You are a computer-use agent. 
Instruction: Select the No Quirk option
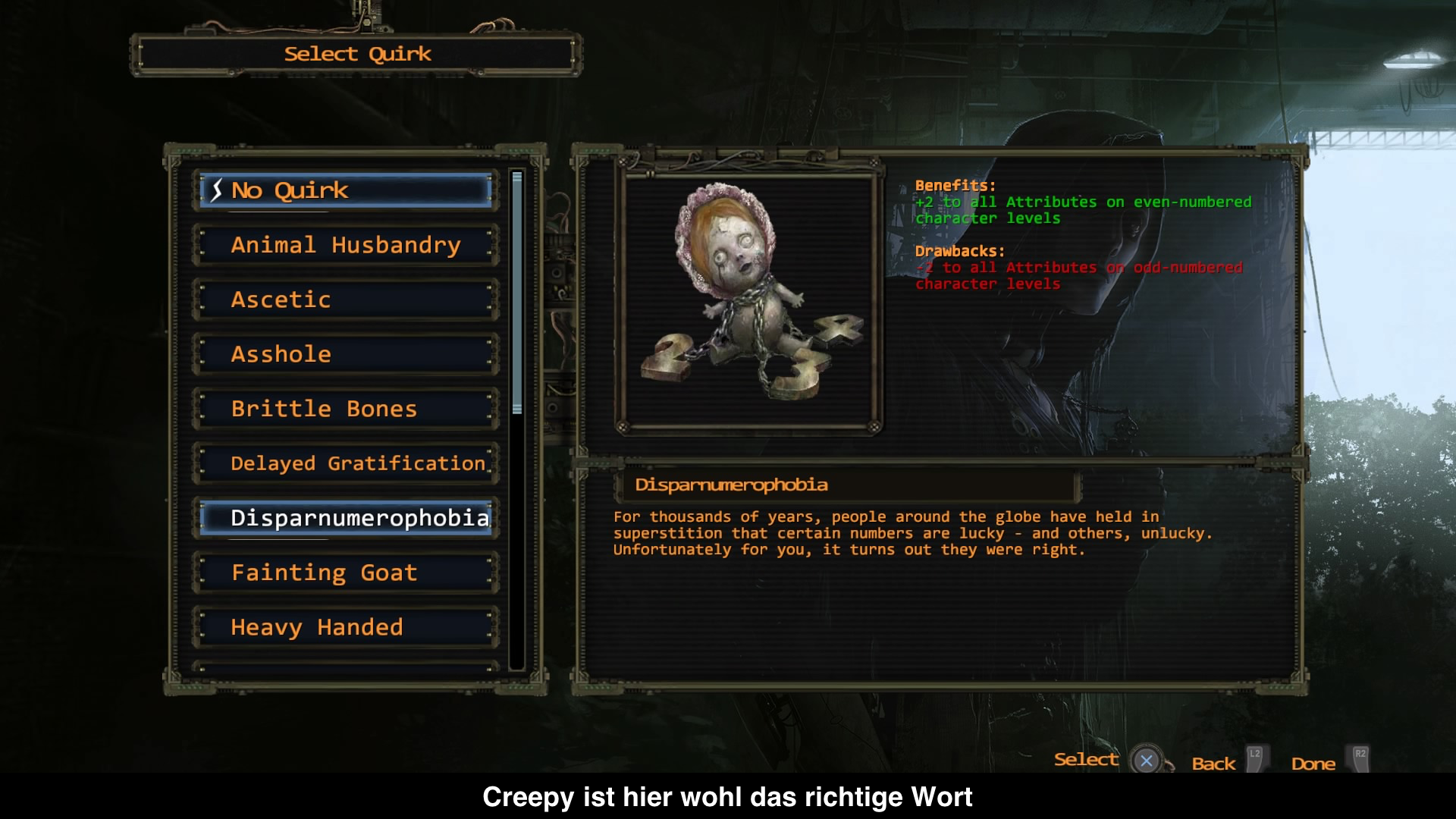point(346,190)
